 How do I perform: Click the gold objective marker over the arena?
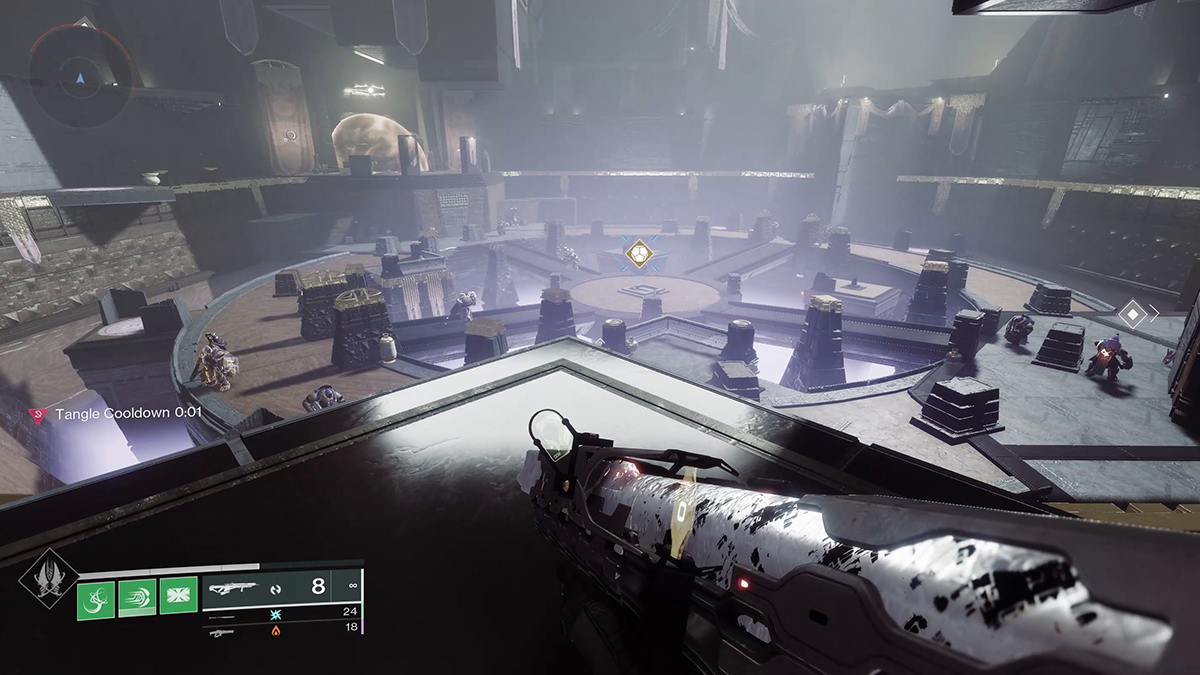point(637,254)
